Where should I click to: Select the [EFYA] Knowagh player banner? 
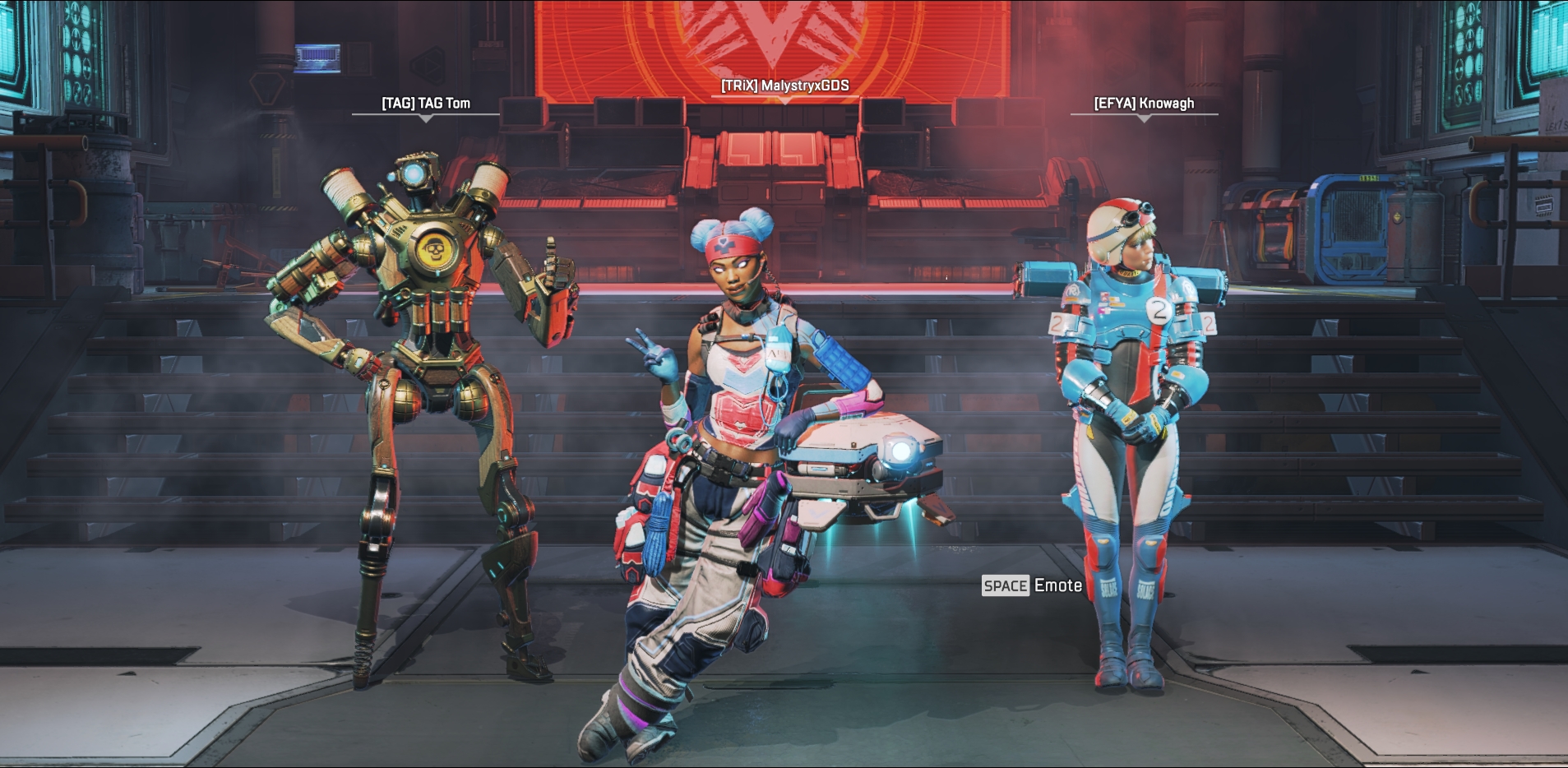point(1143,104)
